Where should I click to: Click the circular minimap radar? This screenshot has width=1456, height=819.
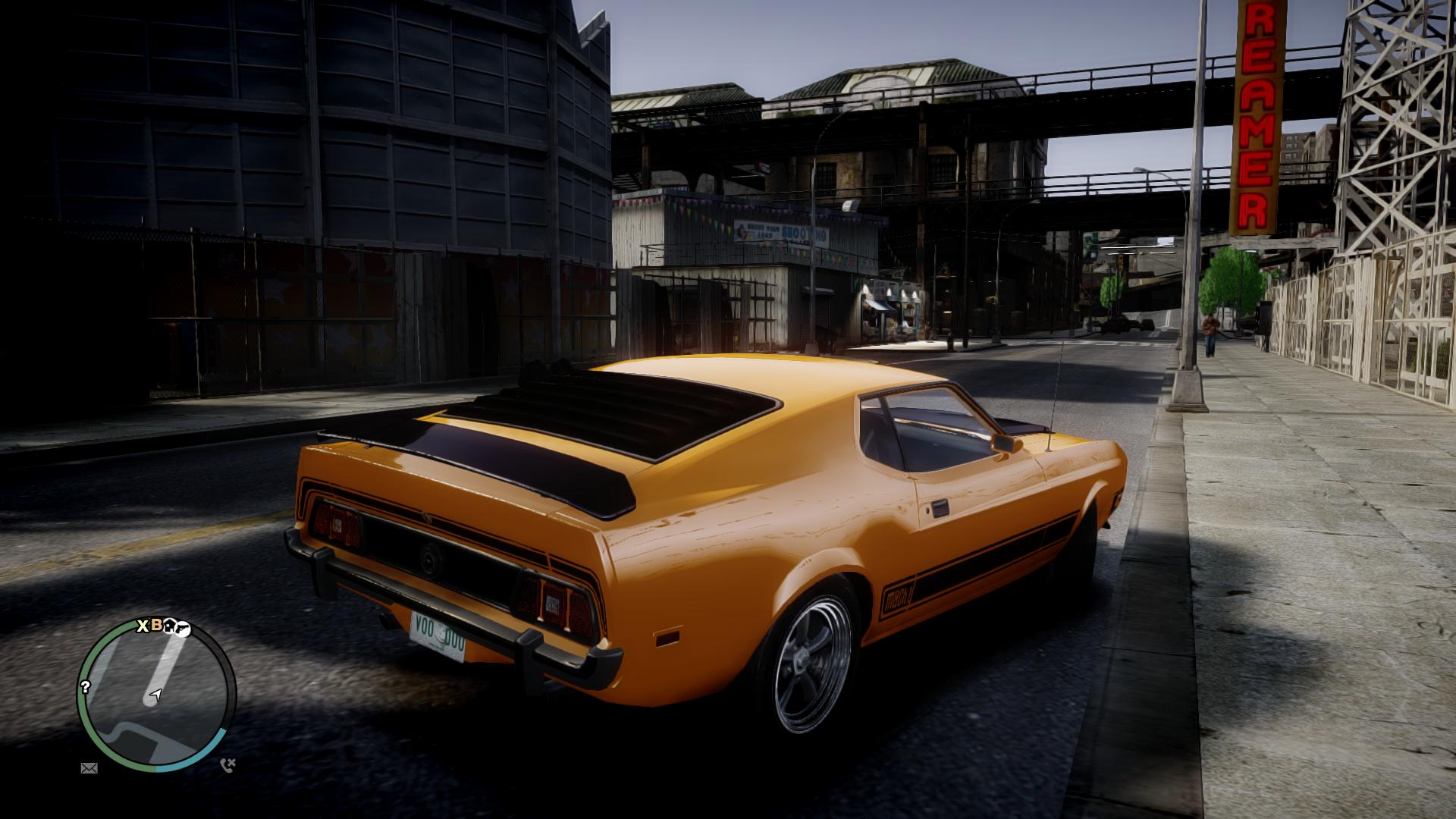[157, 694]
